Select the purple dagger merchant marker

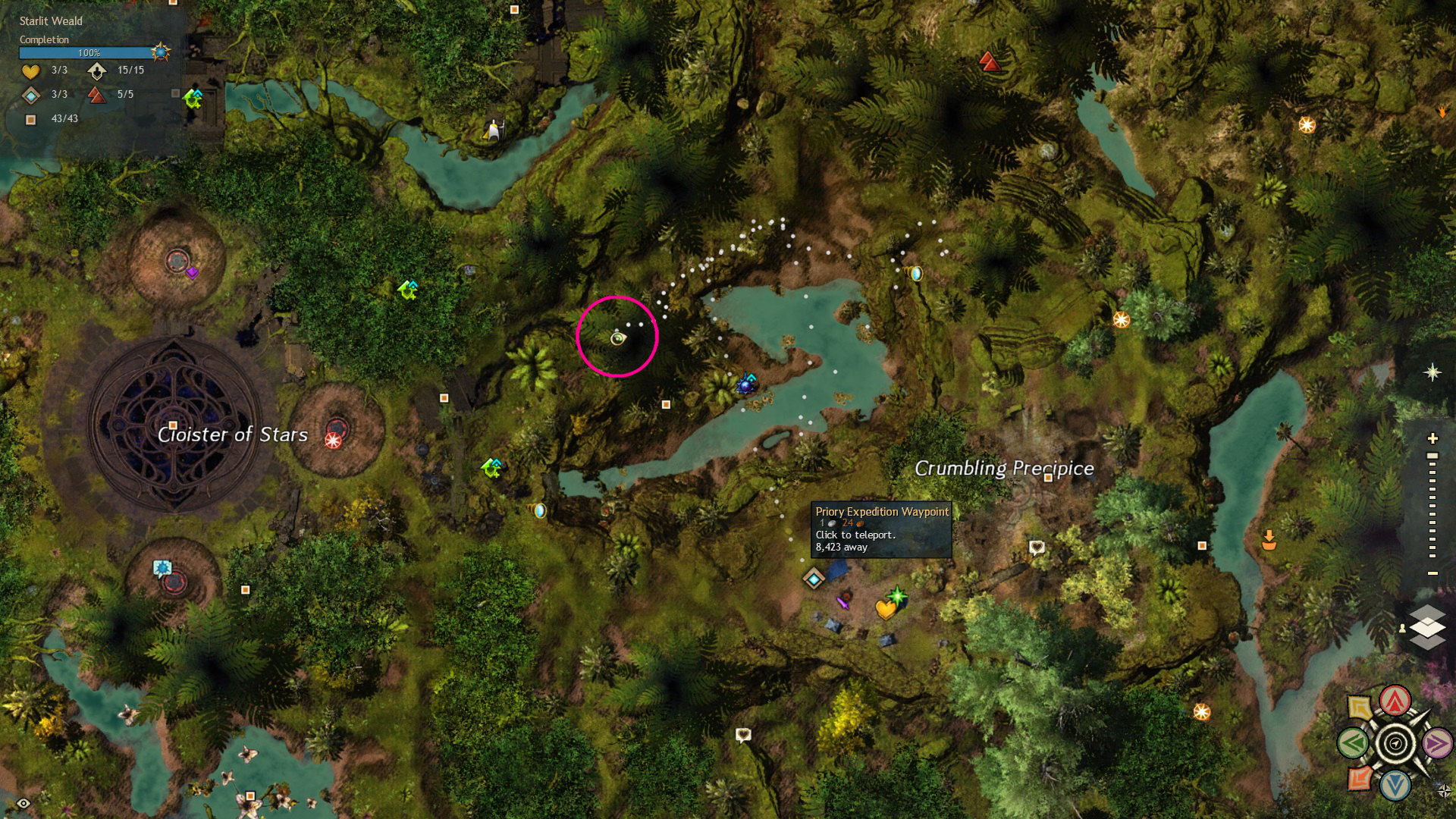click(843, 602)
